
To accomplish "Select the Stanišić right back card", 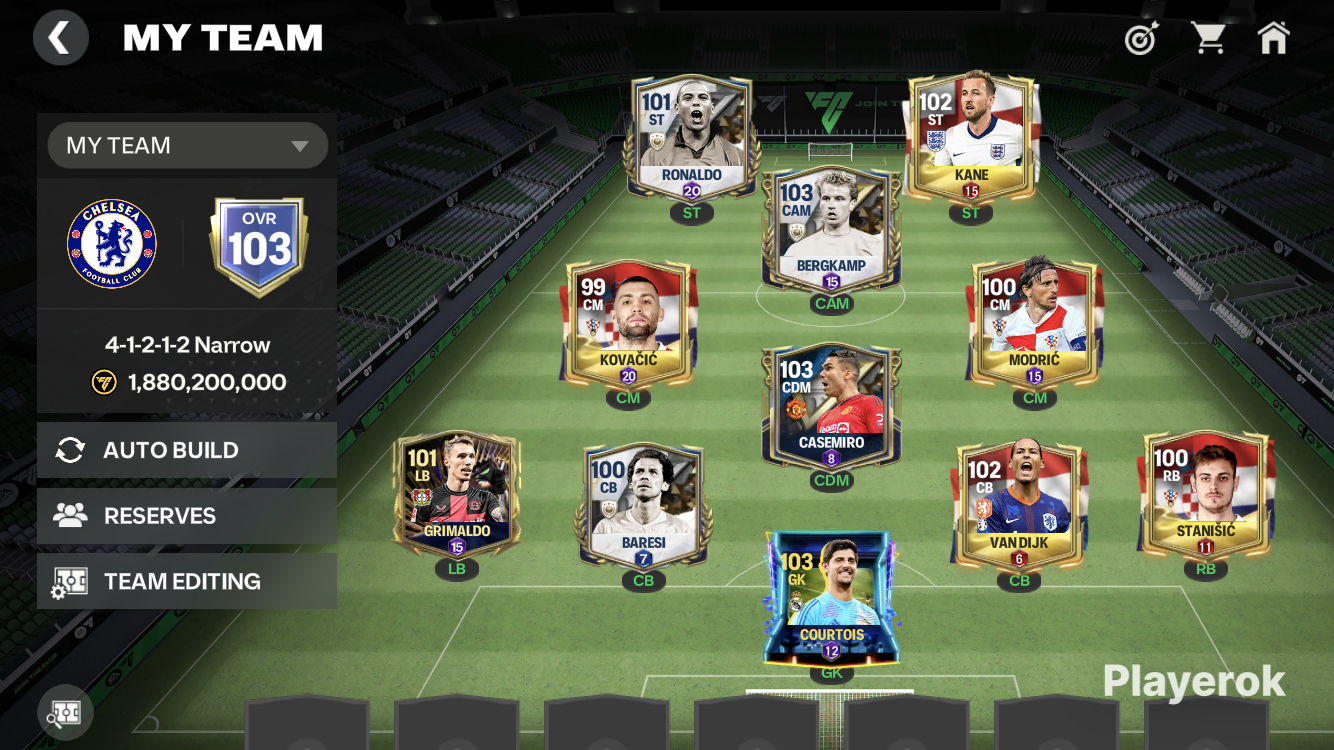I will pyautogui.click(x=1205, y=496).
